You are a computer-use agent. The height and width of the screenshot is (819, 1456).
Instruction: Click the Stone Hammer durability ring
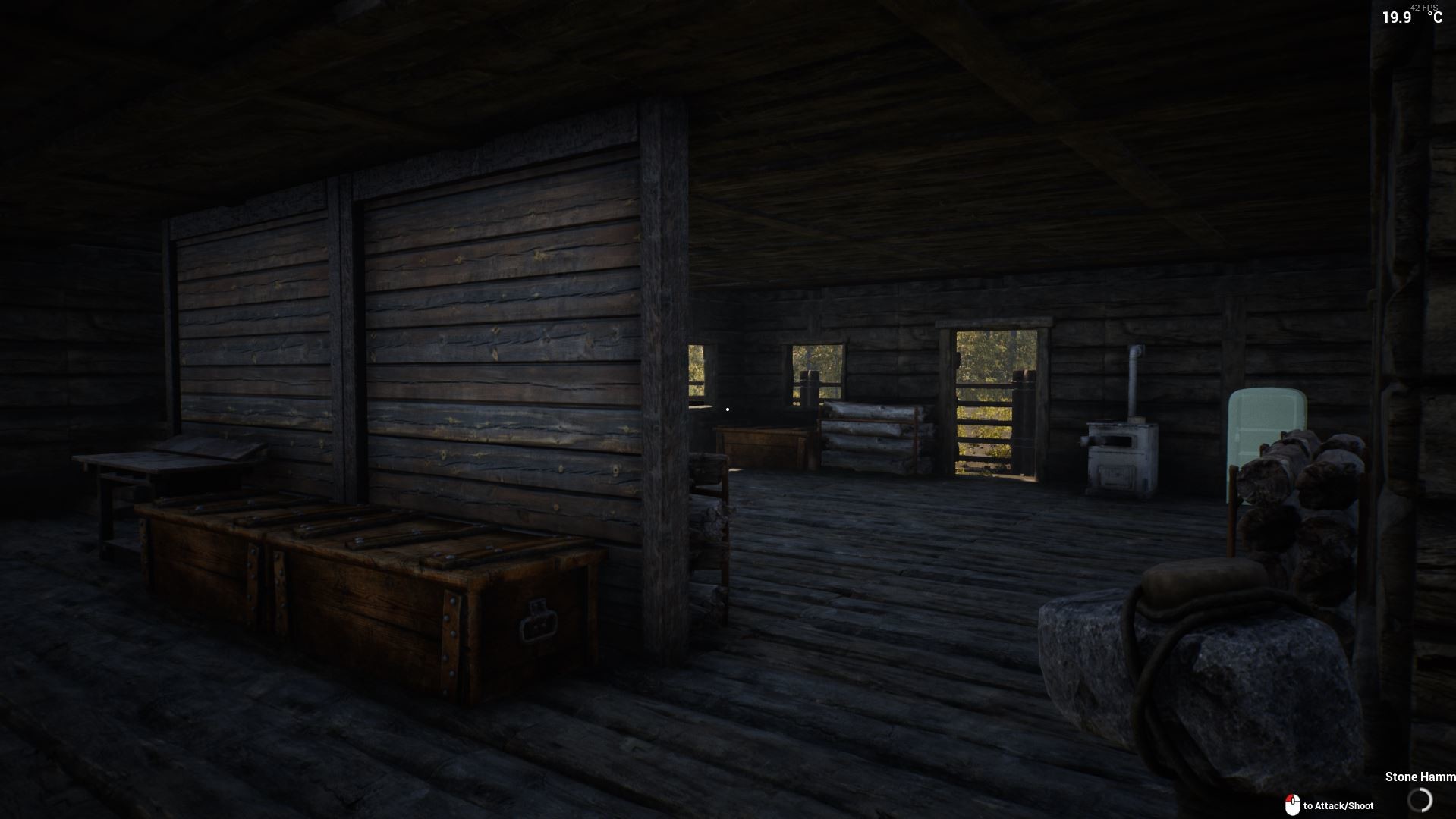point(1420,802)
